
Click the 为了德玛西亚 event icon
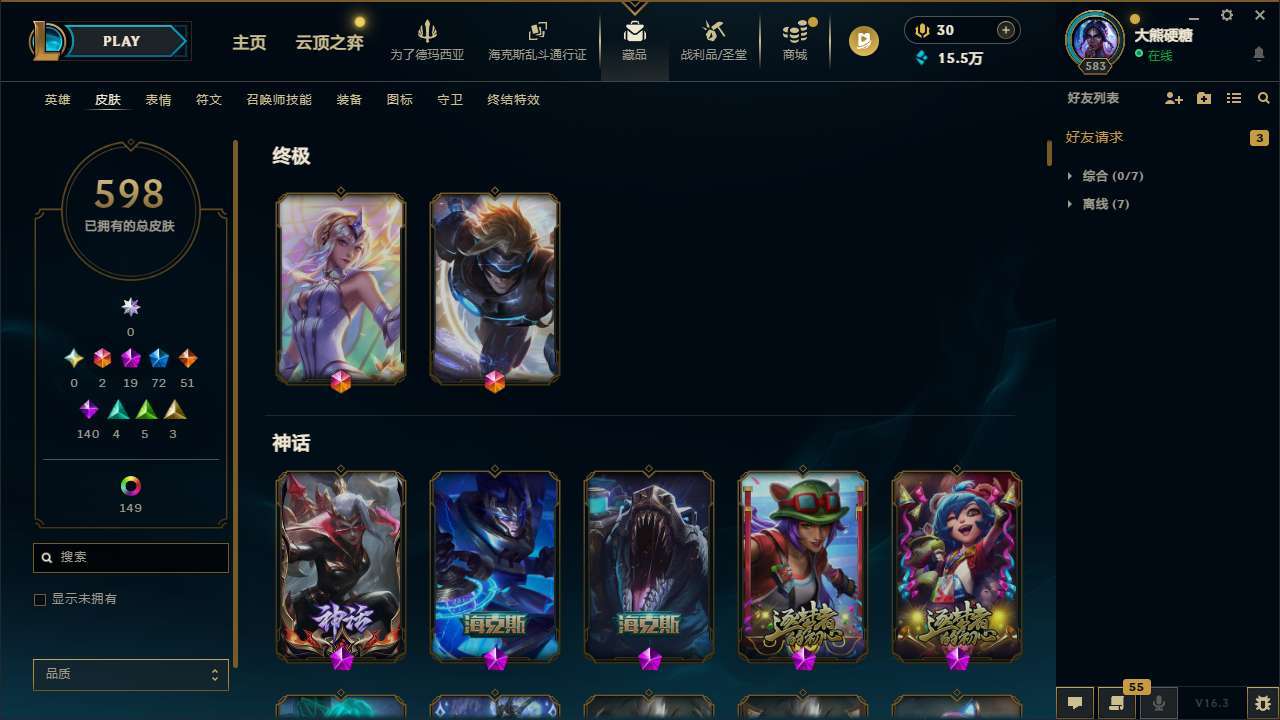428,38
